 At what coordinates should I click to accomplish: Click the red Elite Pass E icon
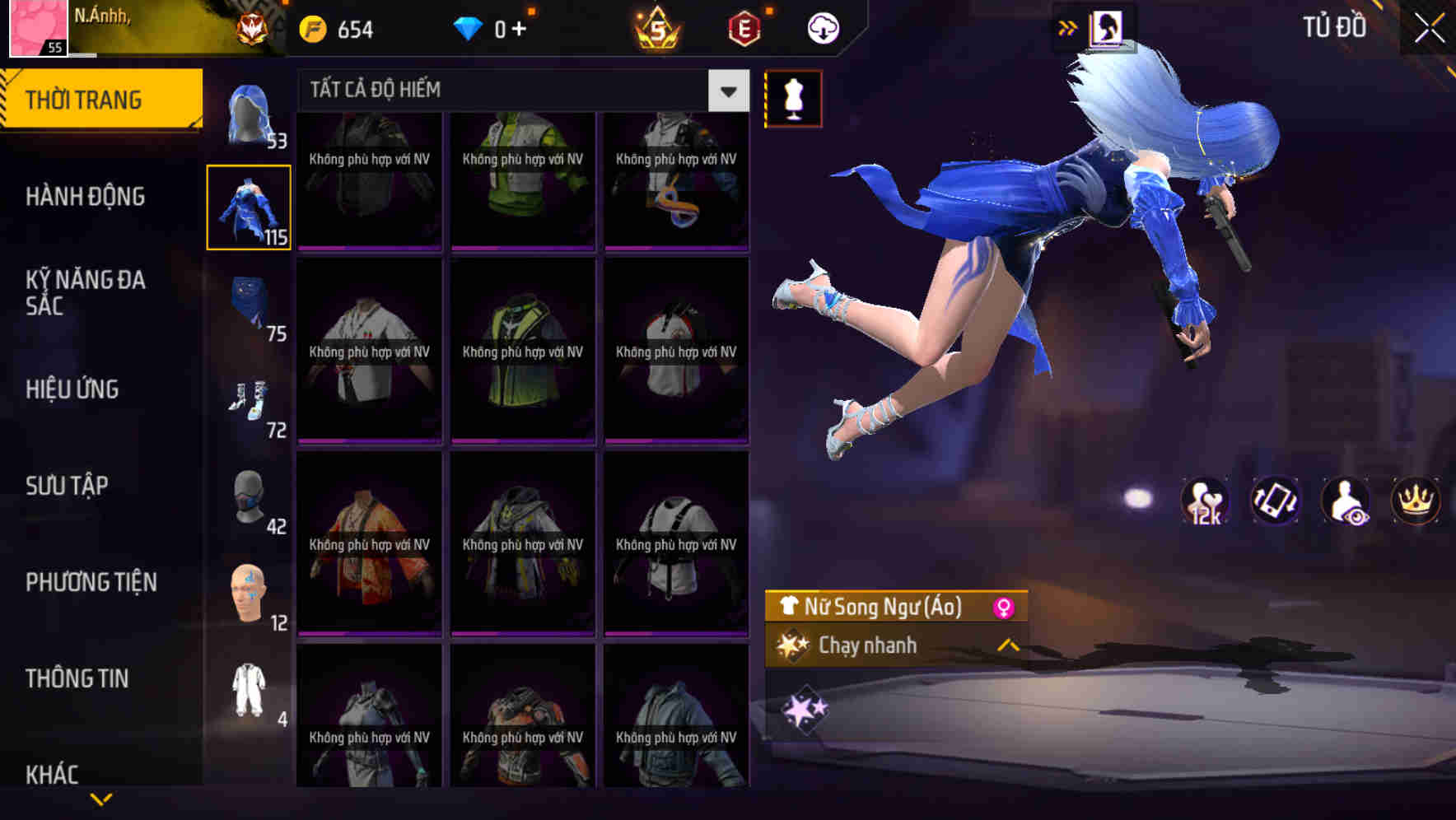point(740,29)
